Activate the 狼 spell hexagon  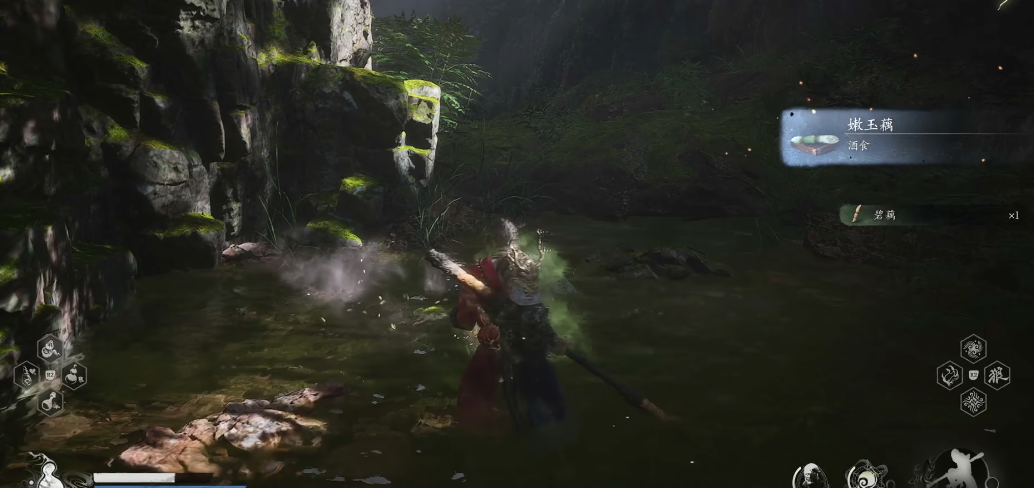(997, 376)
